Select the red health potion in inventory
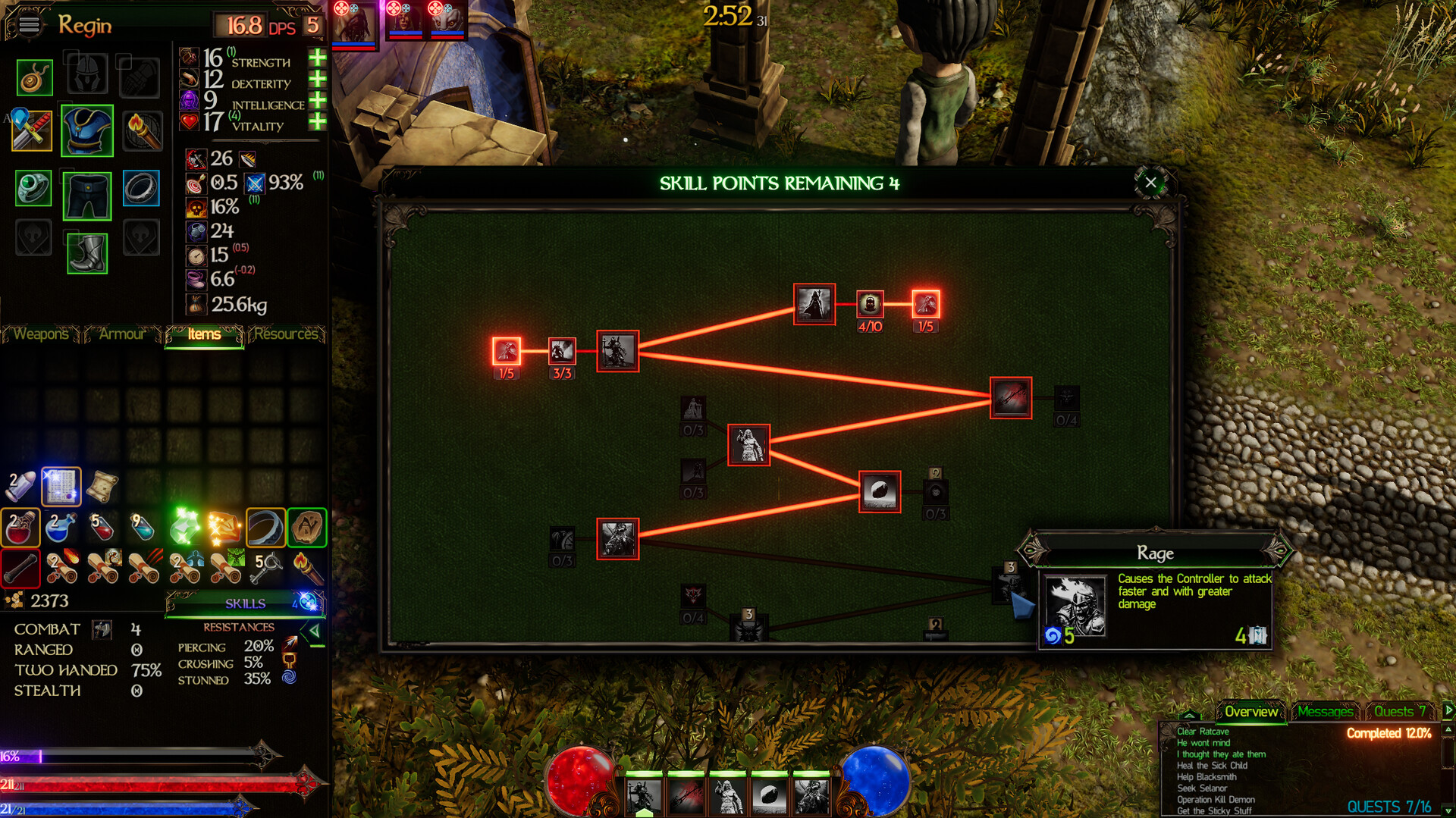The image size is (1456, 818). (20, 528)
